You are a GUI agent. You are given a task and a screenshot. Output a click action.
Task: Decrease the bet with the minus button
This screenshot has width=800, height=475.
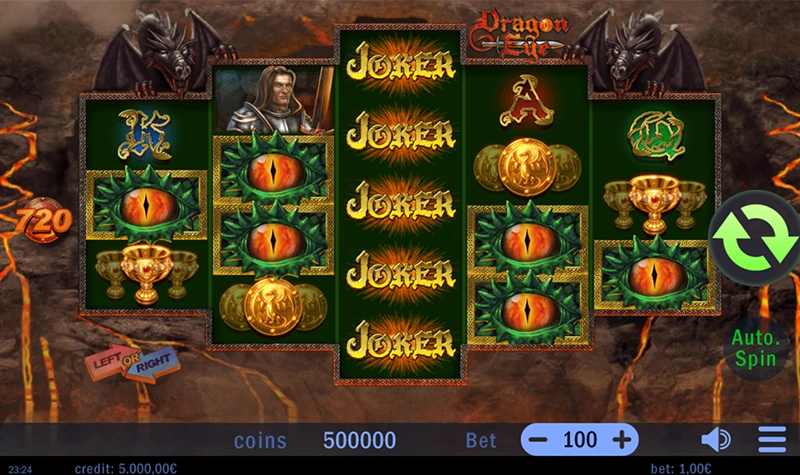click(x=540, y=439)
